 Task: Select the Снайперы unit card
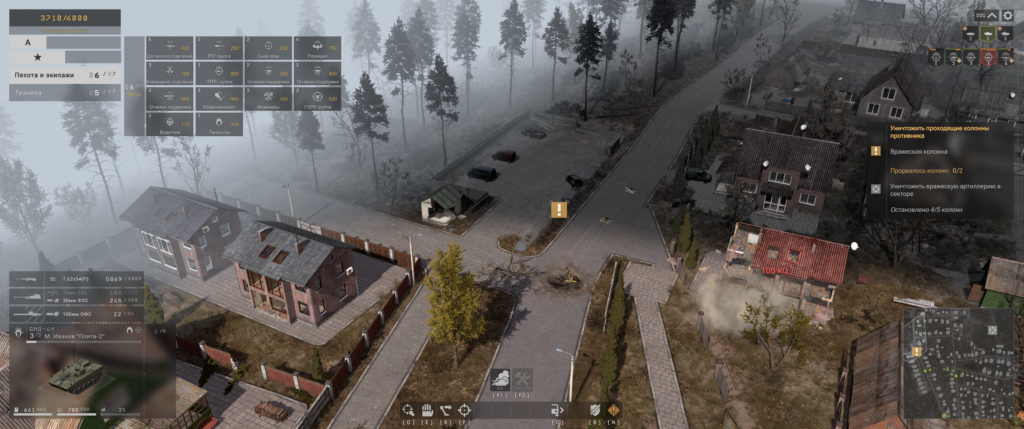pos(268,48)
